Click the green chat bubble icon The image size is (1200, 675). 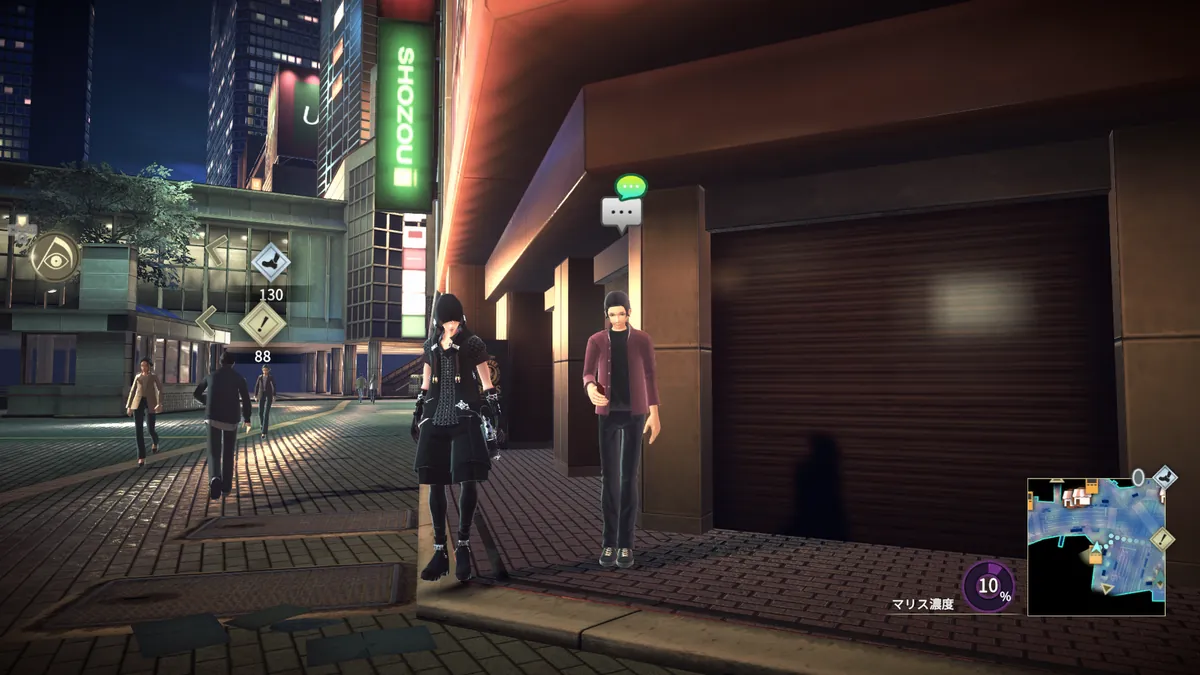click(x=631, y=186)
